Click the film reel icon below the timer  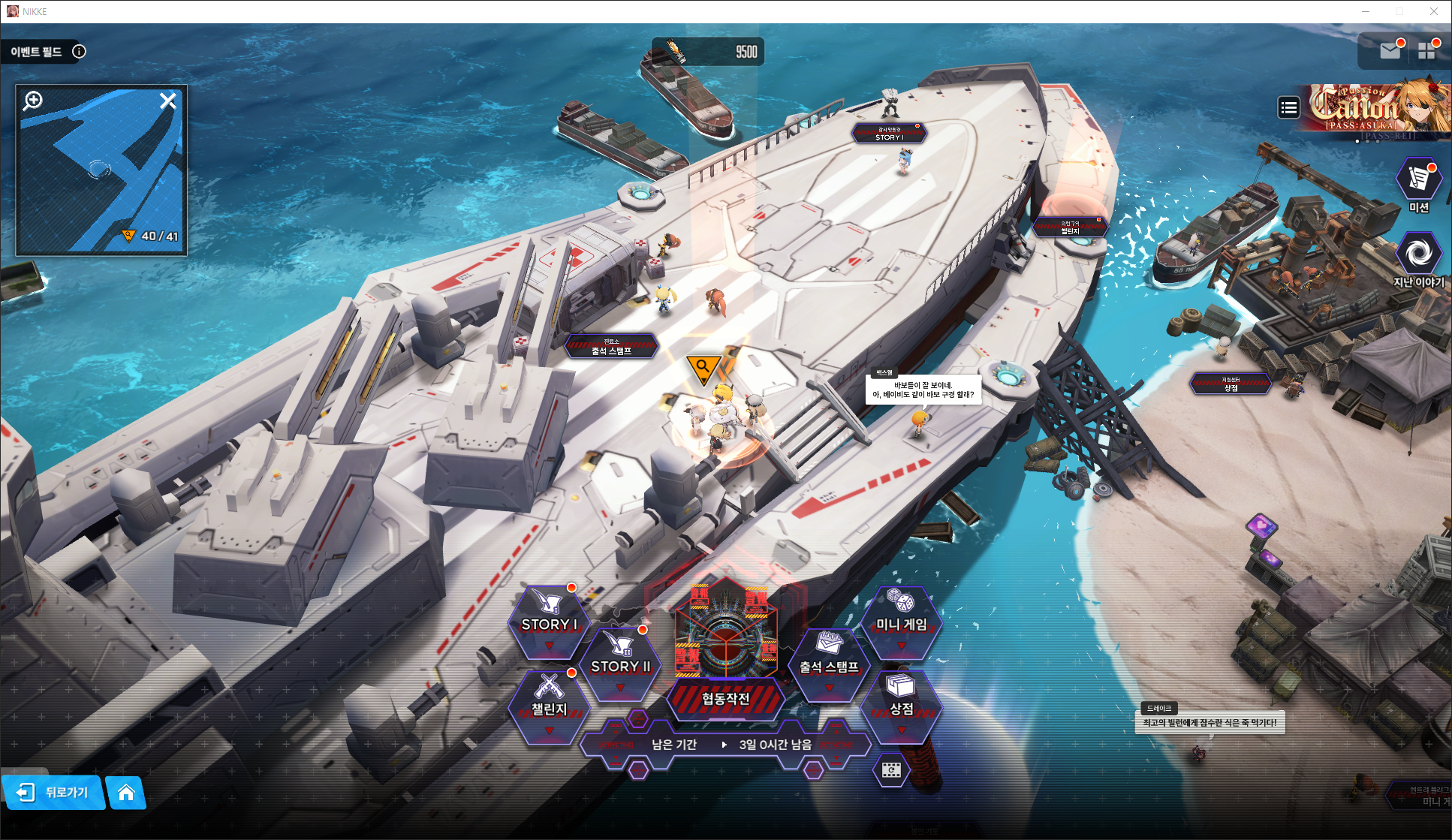[x=891, y=770]
